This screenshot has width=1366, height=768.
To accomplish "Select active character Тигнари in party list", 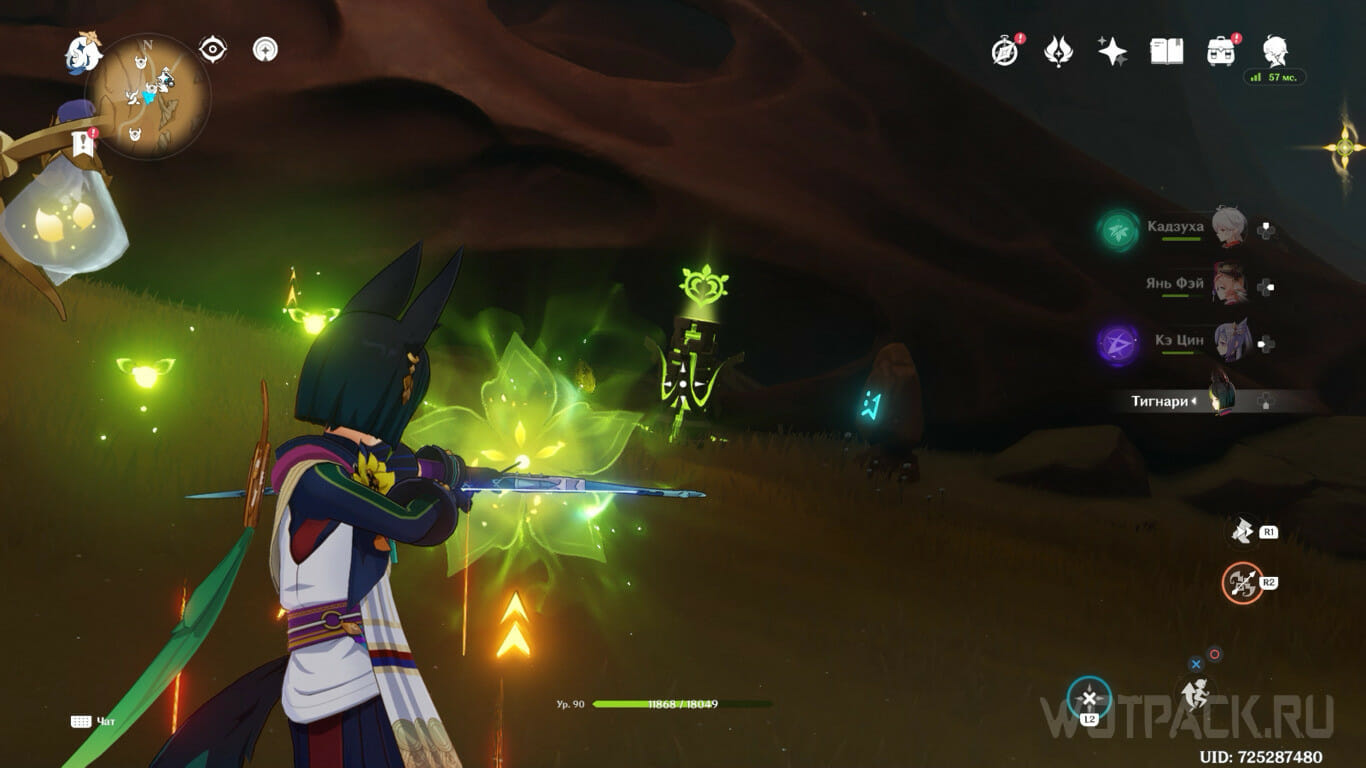I will [x=1222, y=400].
